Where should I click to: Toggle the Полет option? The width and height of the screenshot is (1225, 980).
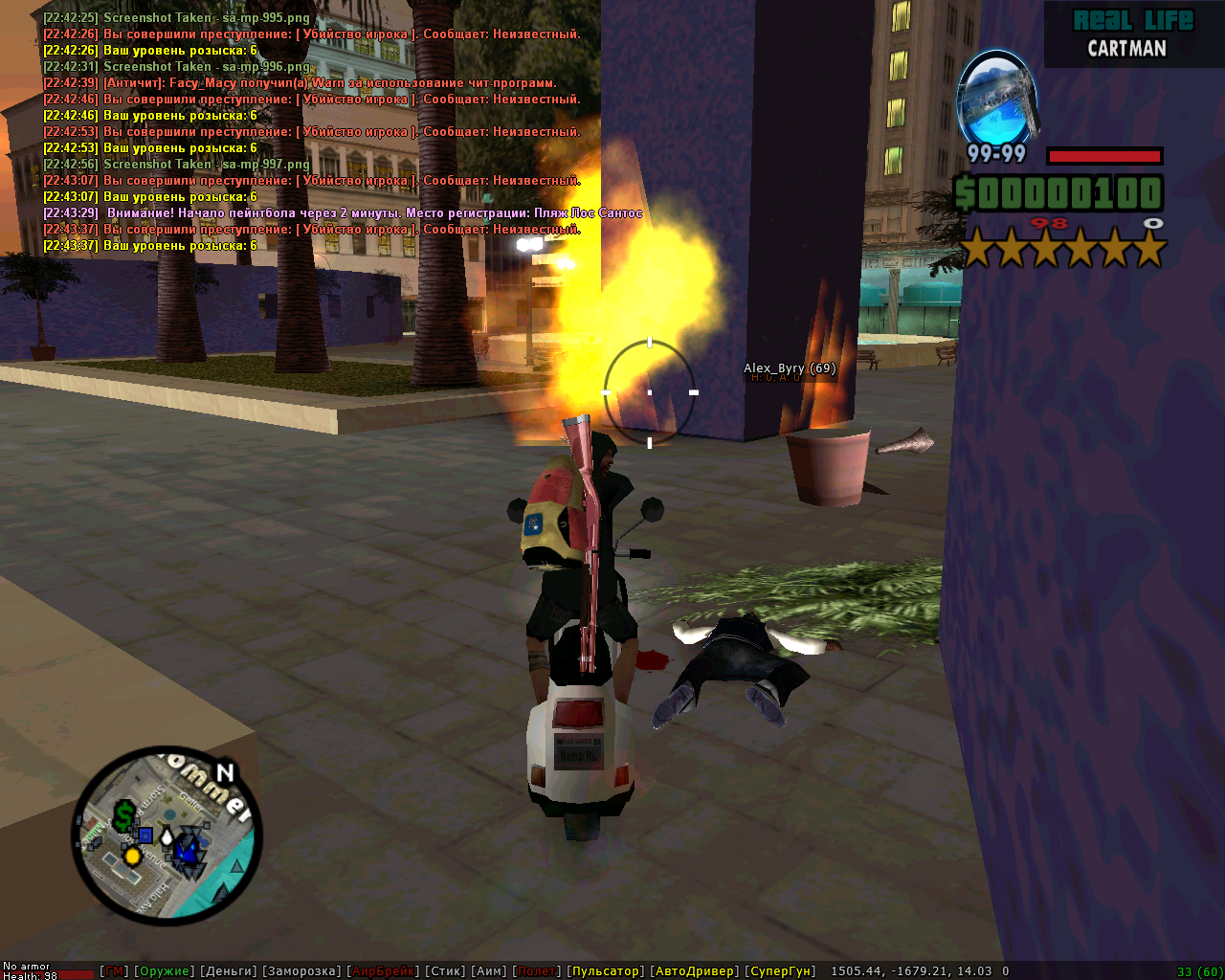[x=536, y=971]
